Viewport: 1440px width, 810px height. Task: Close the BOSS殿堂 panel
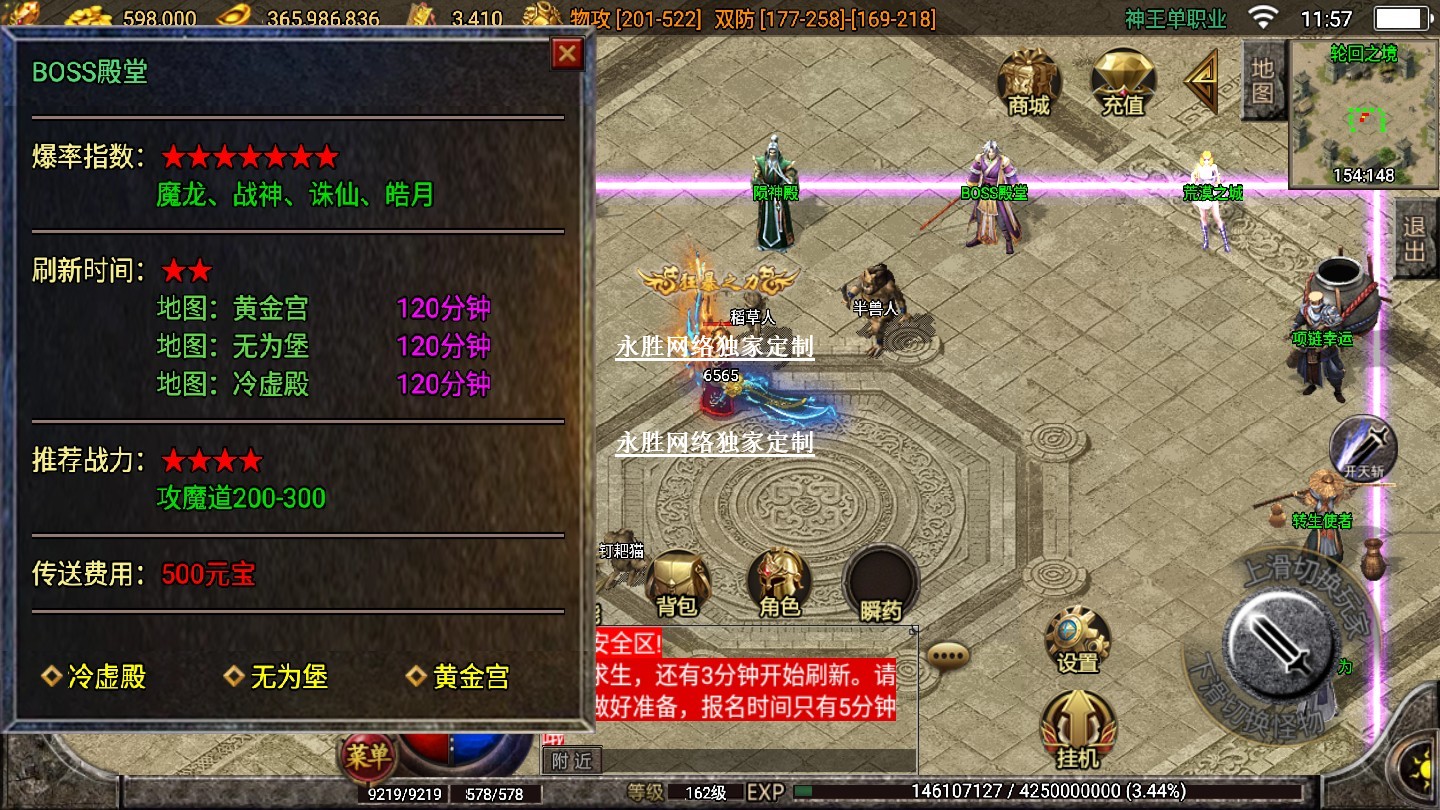[x=567, y=54]
